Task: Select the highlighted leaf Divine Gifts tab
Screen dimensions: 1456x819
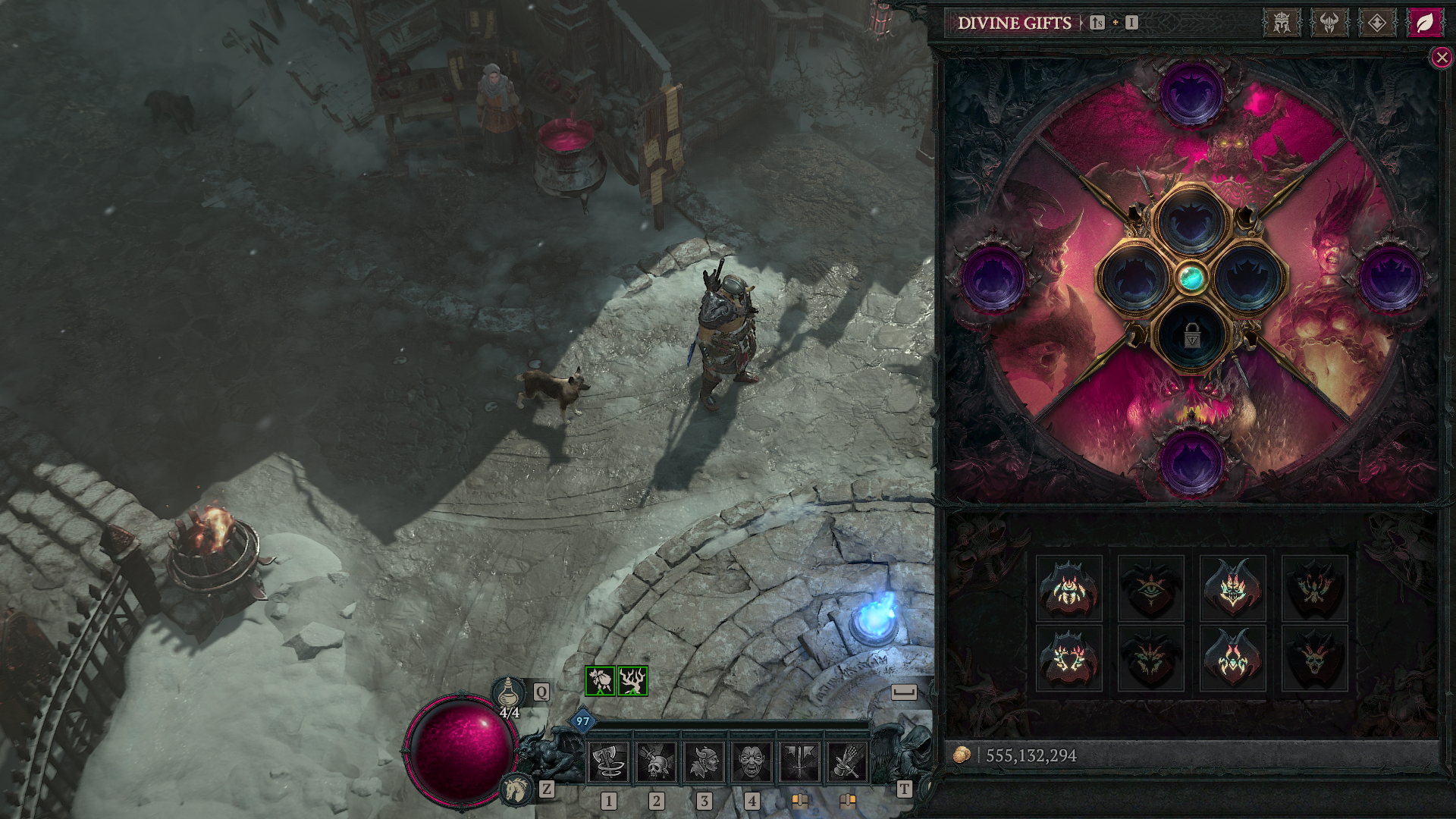Action: [x=1425, y=23]
